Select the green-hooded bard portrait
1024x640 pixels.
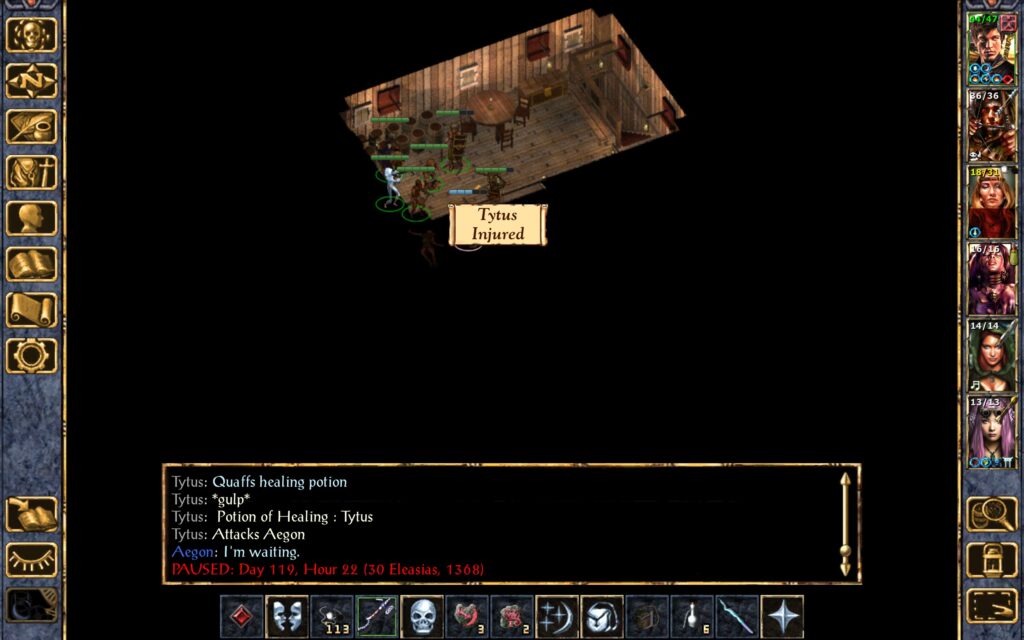coord(991,356)
